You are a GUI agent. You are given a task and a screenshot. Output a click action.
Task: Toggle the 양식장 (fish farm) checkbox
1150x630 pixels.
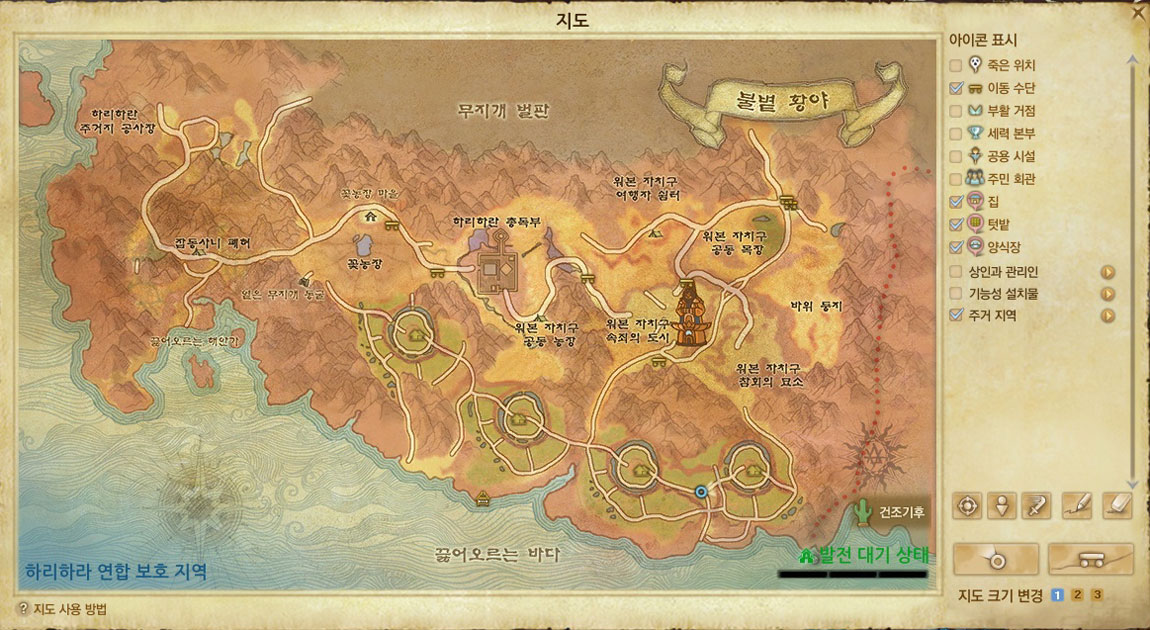956,247
